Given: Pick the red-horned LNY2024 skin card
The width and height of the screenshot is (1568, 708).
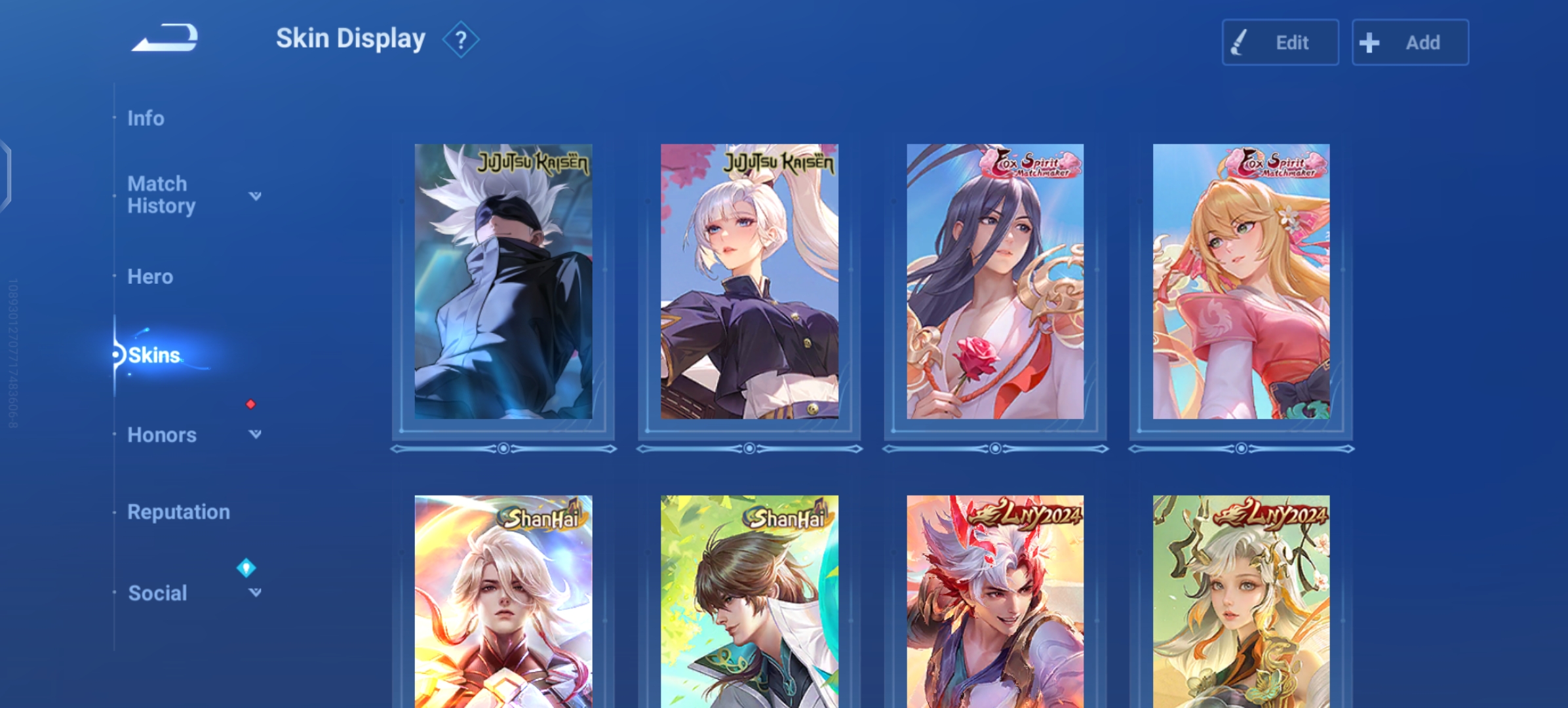Looking at the screenshot, I should 995,601.
